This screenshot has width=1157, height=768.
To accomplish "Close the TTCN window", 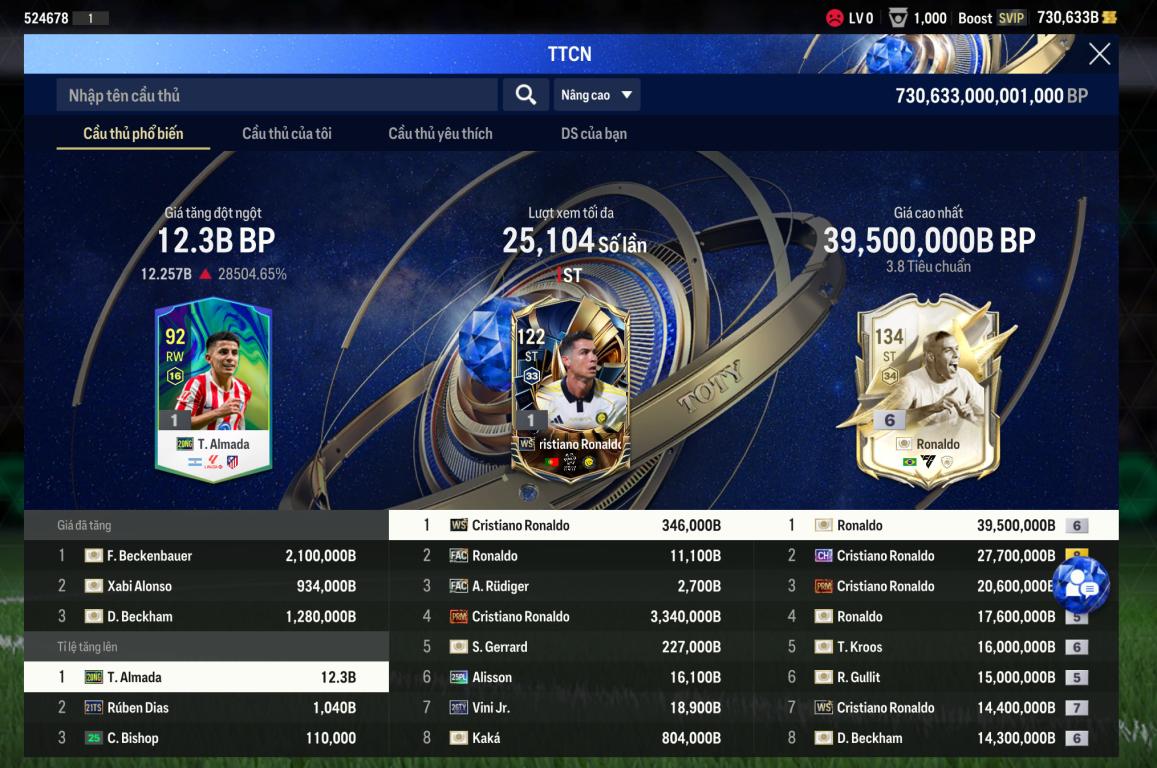I will coord(1099,54).
